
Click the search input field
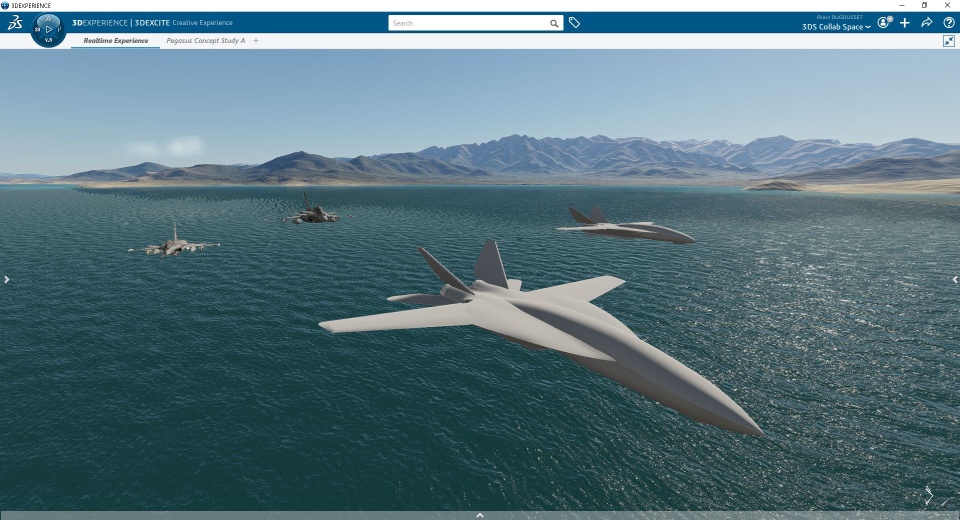pyautogui.click(x=468, y=23)
